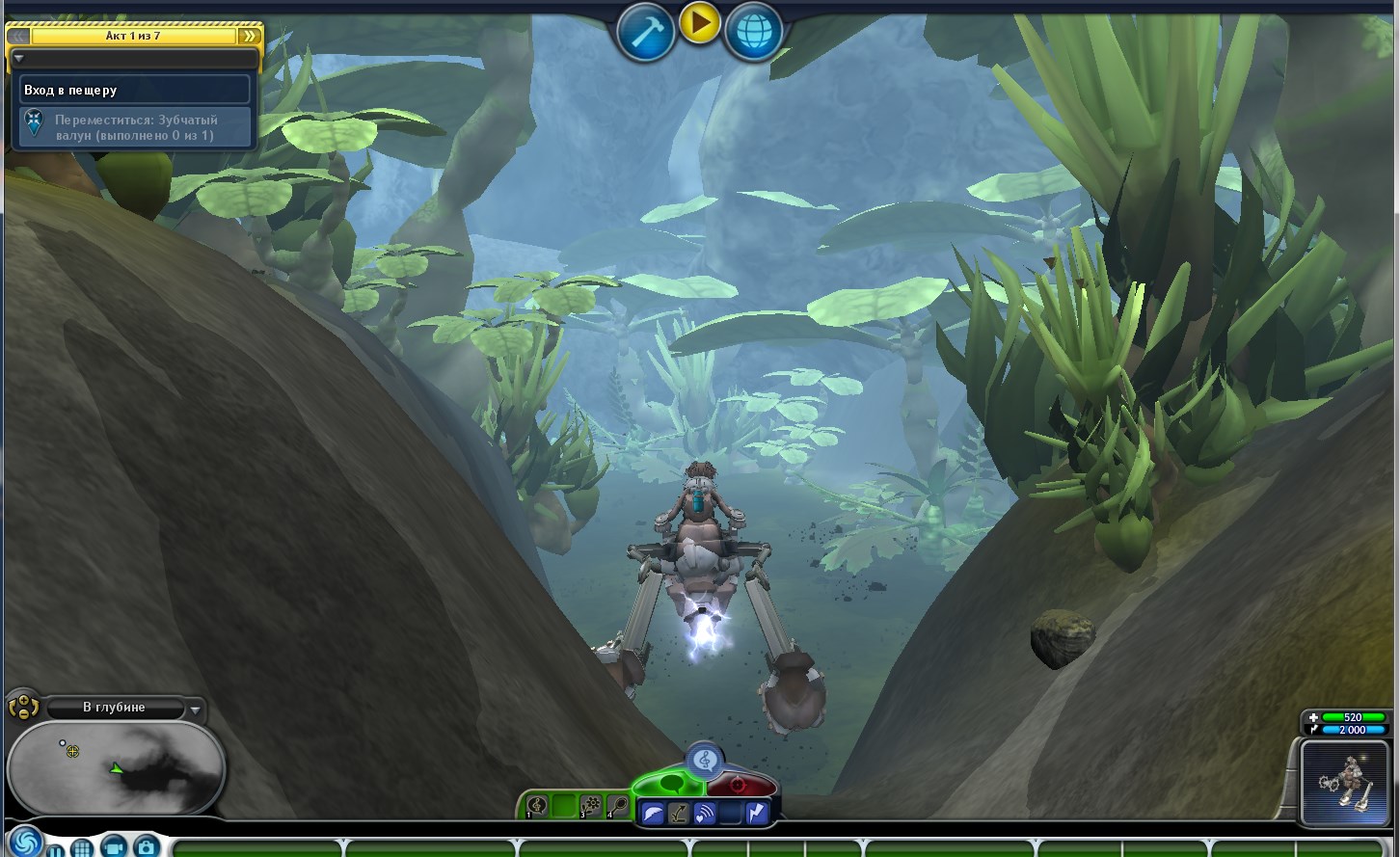Switch to the red combat stance
1400x857 pixels.
click(740, 784)
